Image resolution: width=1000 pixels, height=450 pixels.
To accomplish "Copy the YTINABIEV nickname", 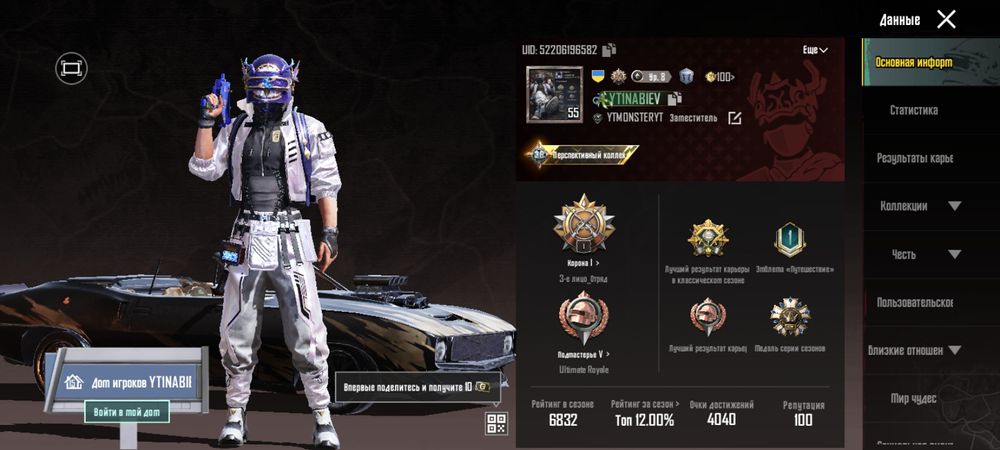I will [675, 98].
